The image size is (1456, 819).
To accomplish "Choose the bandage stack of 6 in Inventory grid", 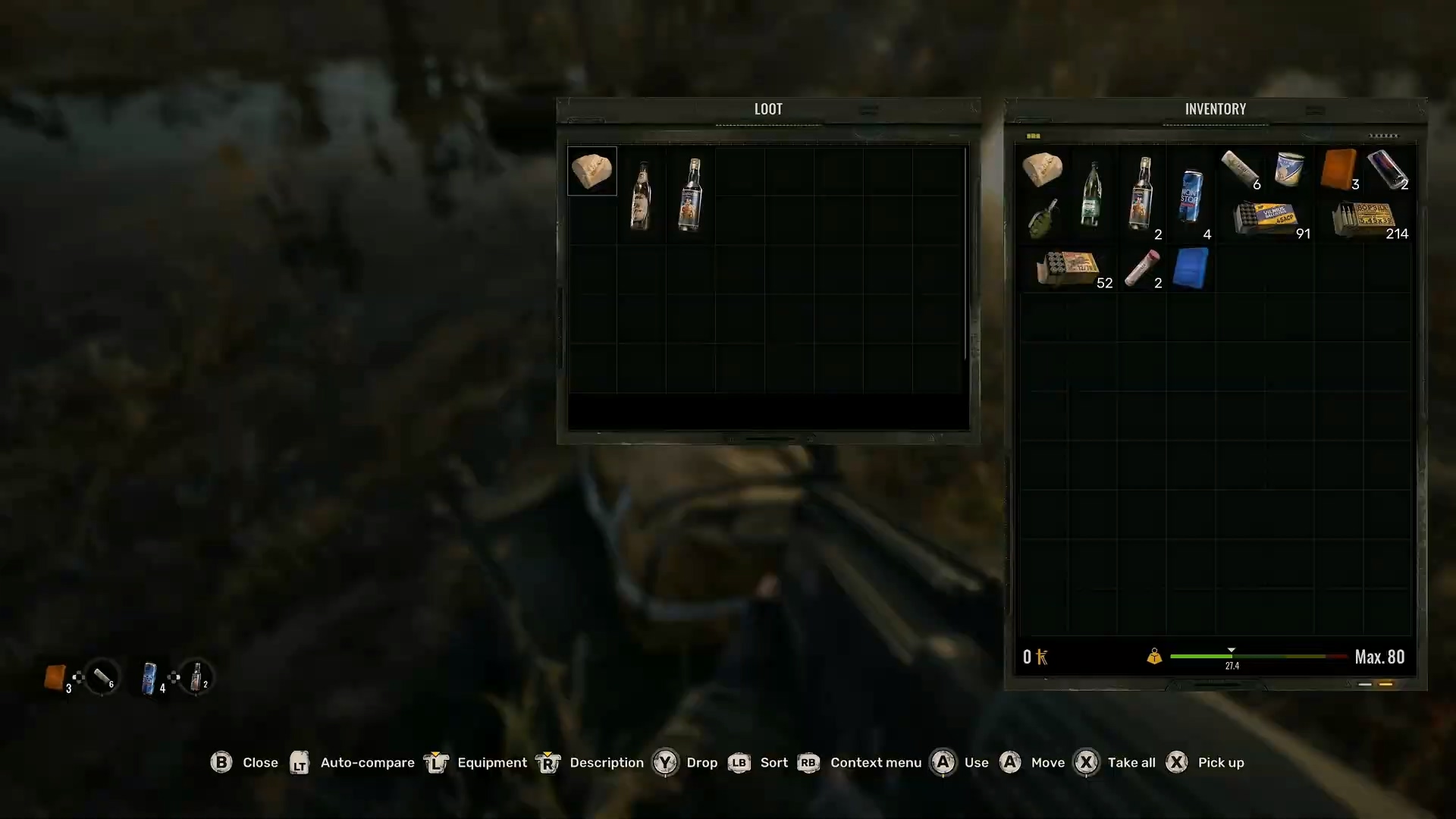I will pos(1240,169).
